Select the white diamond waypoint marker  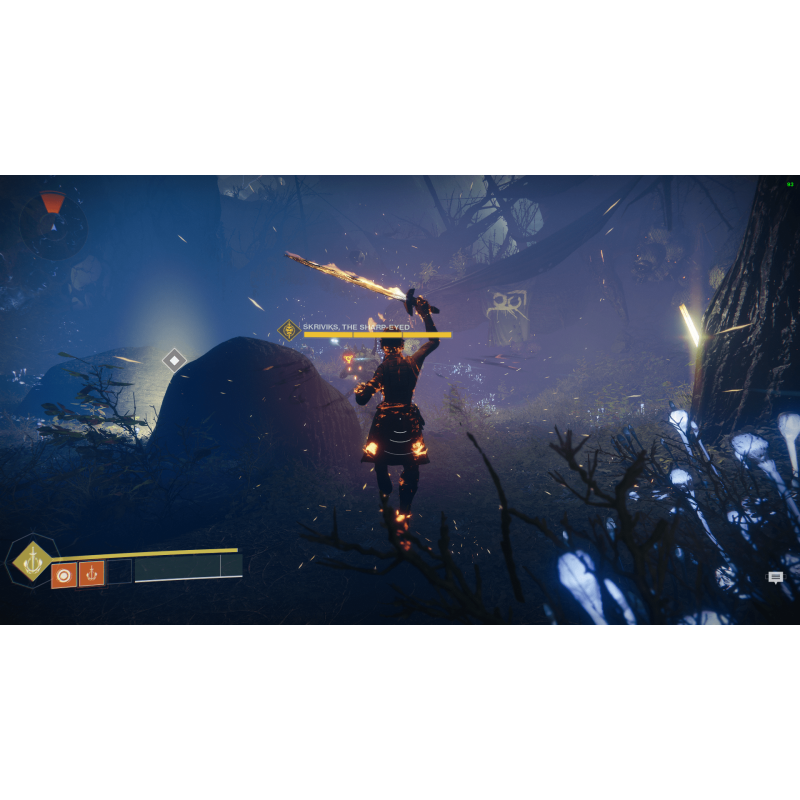pos(175,360)
